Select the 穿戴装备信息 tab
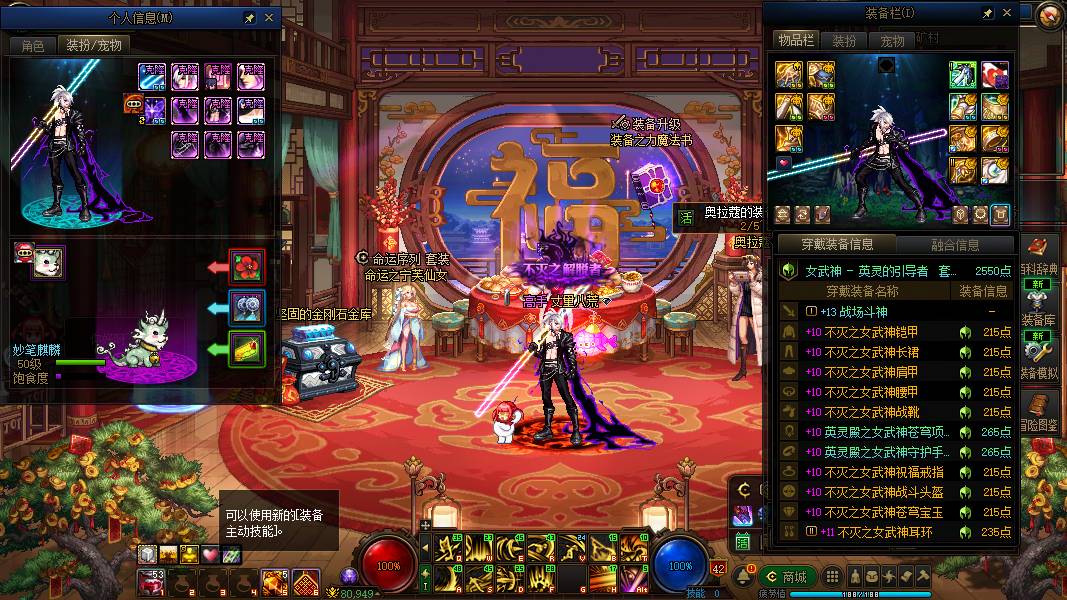 (838, 244)
